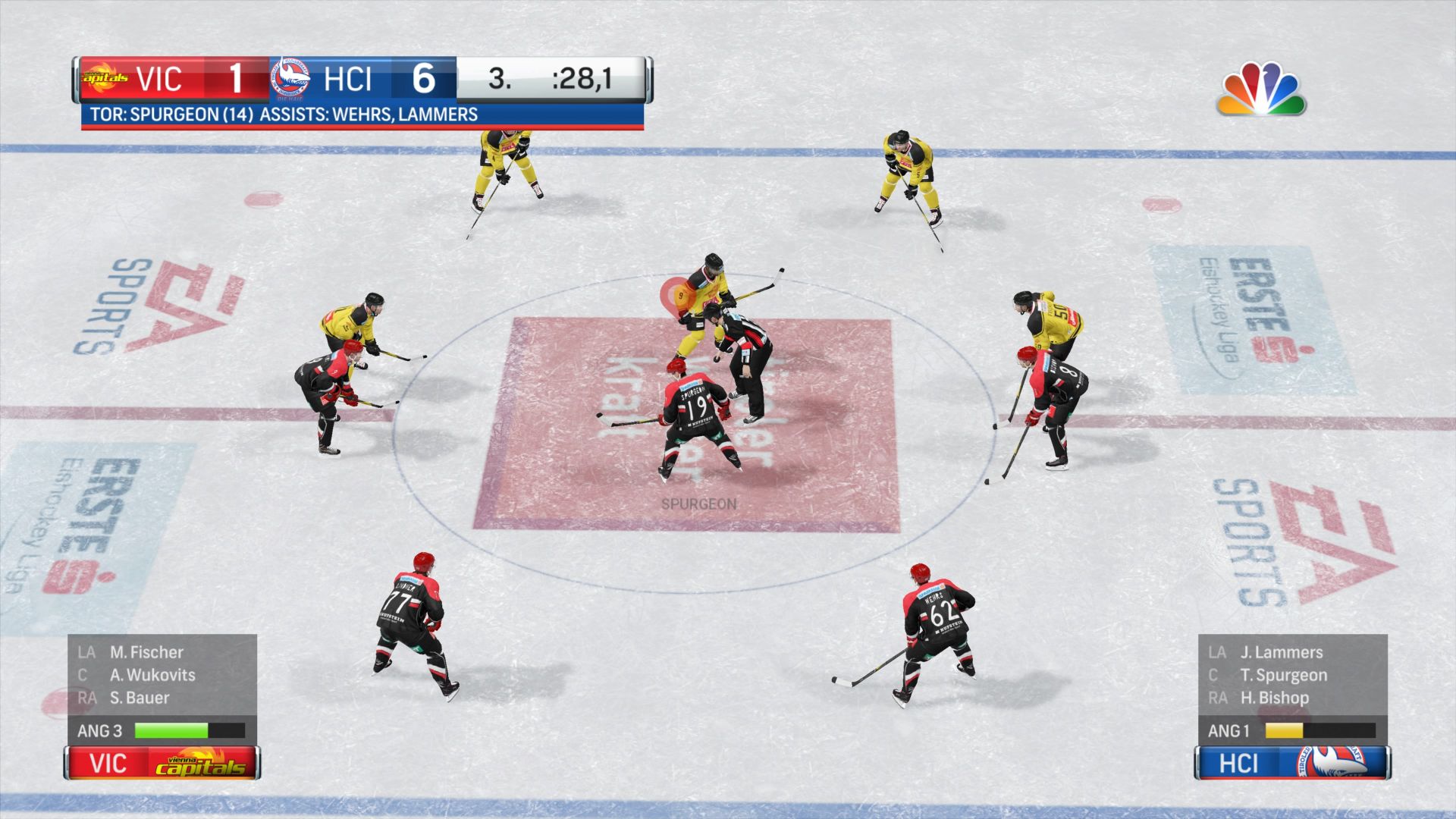Pick right wing S. Bauer row
The height and width of the screenshot is (819, 1456).
(x=140, y=698)
